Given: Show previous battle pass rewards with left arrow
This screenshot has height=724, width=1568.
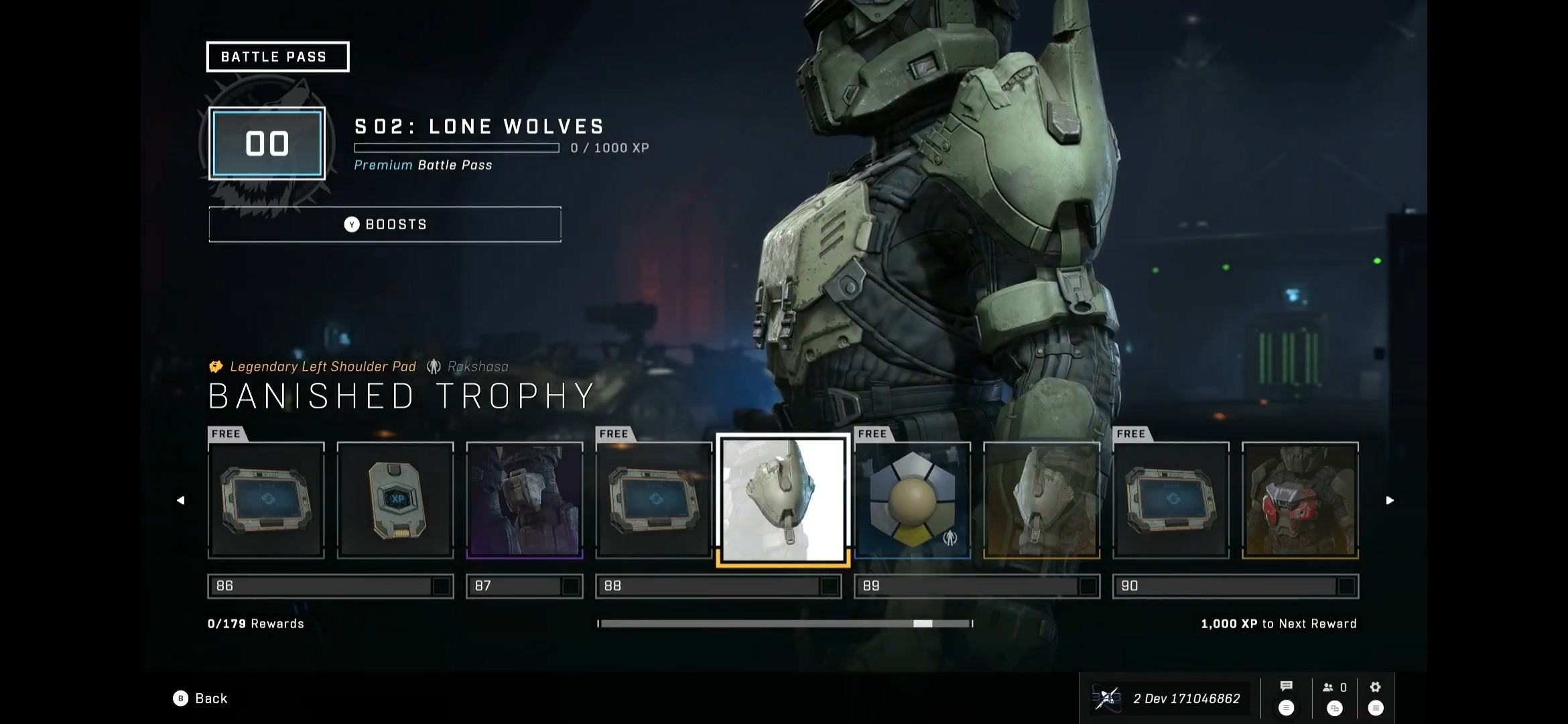Looking at the screenshot, I should pyautogui.click(x=180, y=500).
